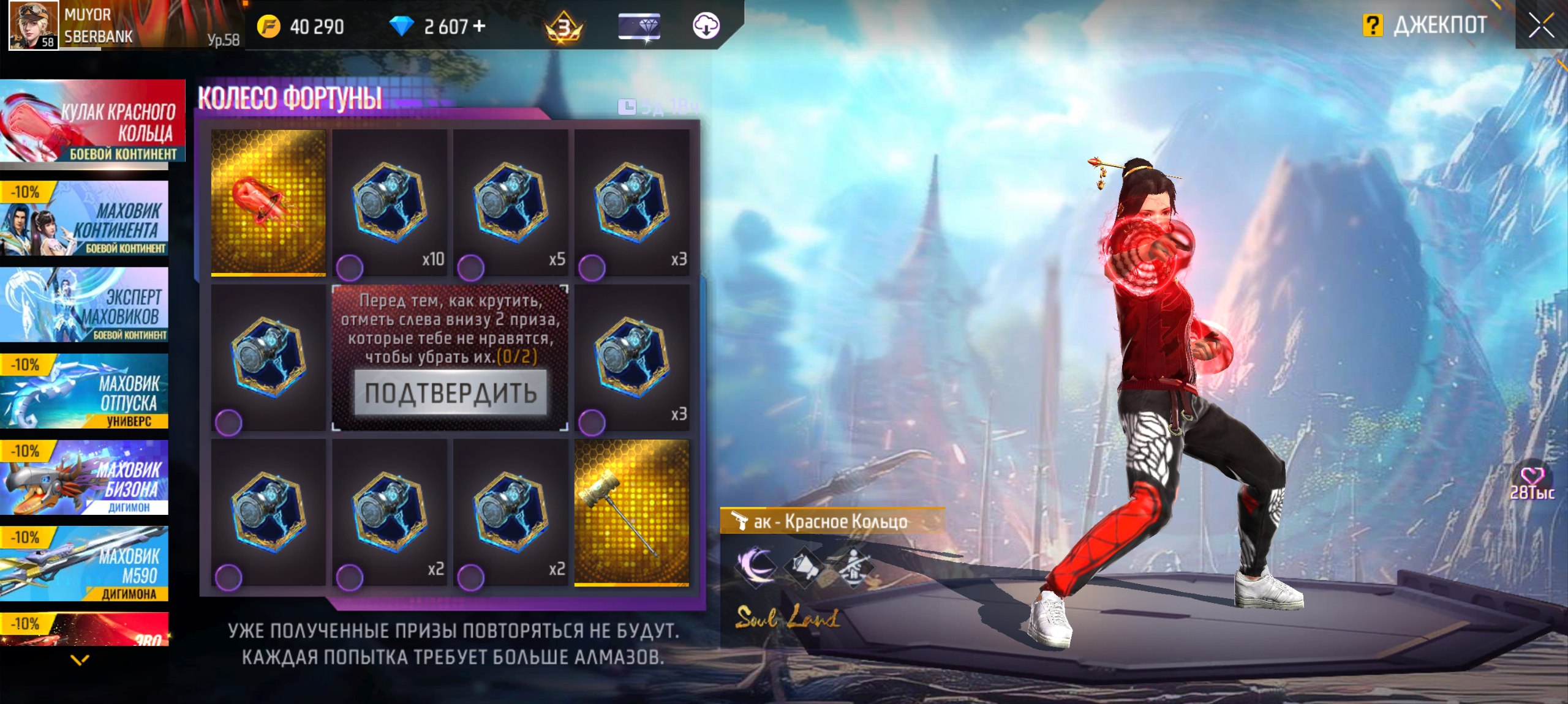Image resolution: width=1568 pixels, height=704 pixels.
Task: Switch to Маховик Континента tab
Action: tap(85, 219)
